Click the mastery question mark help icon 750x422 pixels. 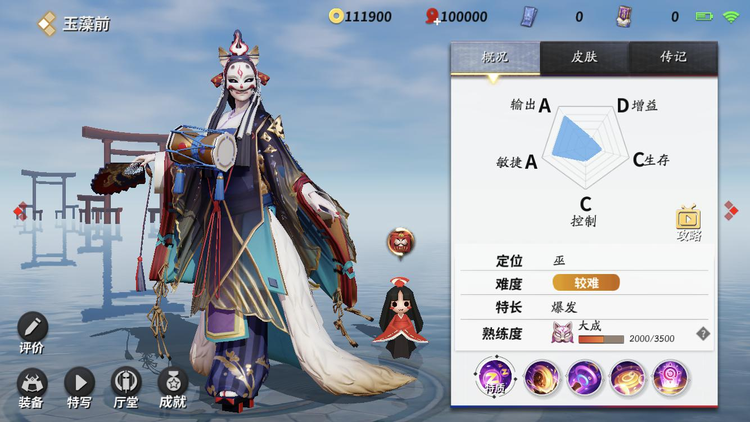(703, 334)
